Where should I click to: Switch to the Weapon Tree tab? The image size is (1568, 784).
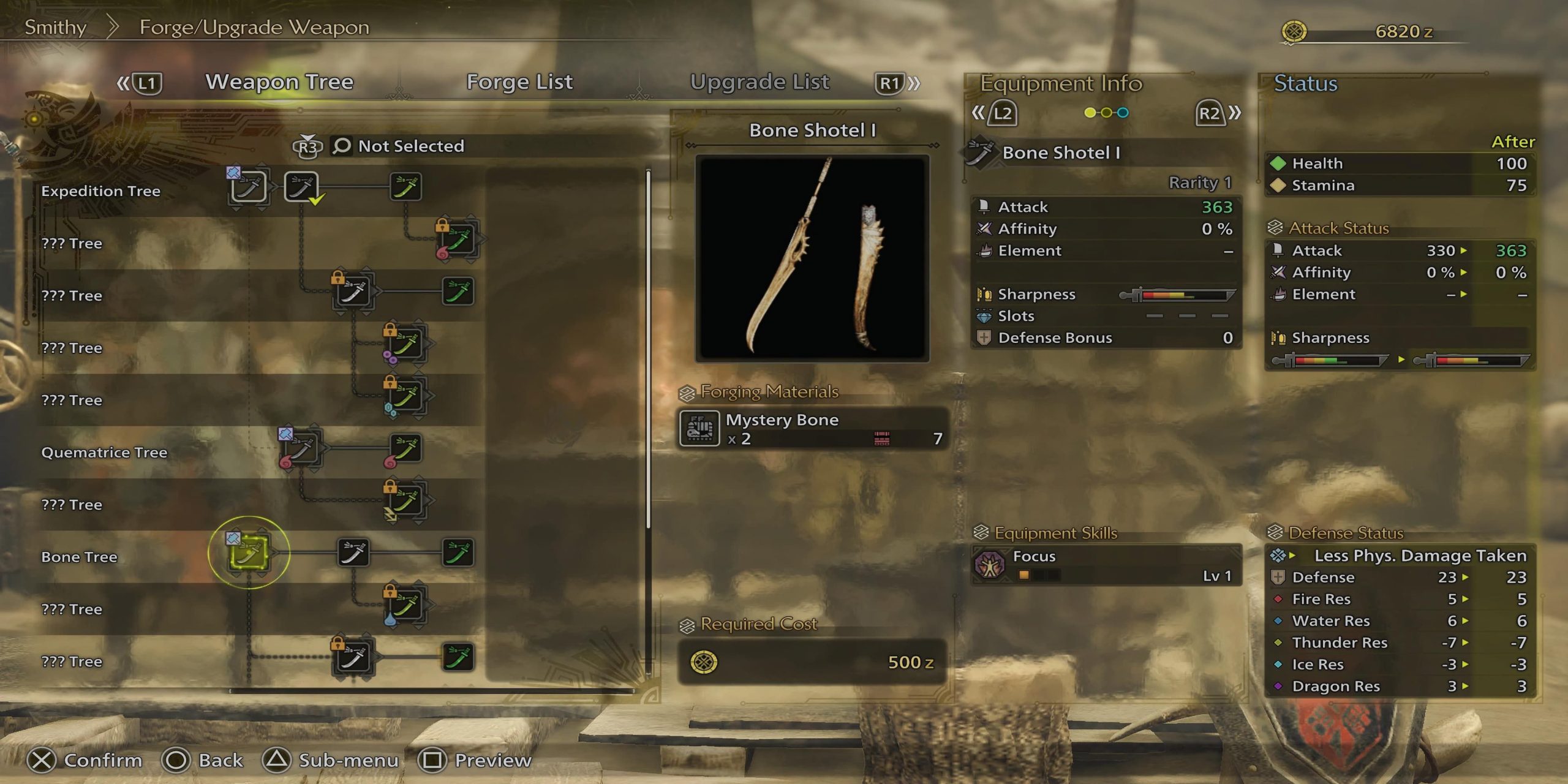click(x=279, y=82)
